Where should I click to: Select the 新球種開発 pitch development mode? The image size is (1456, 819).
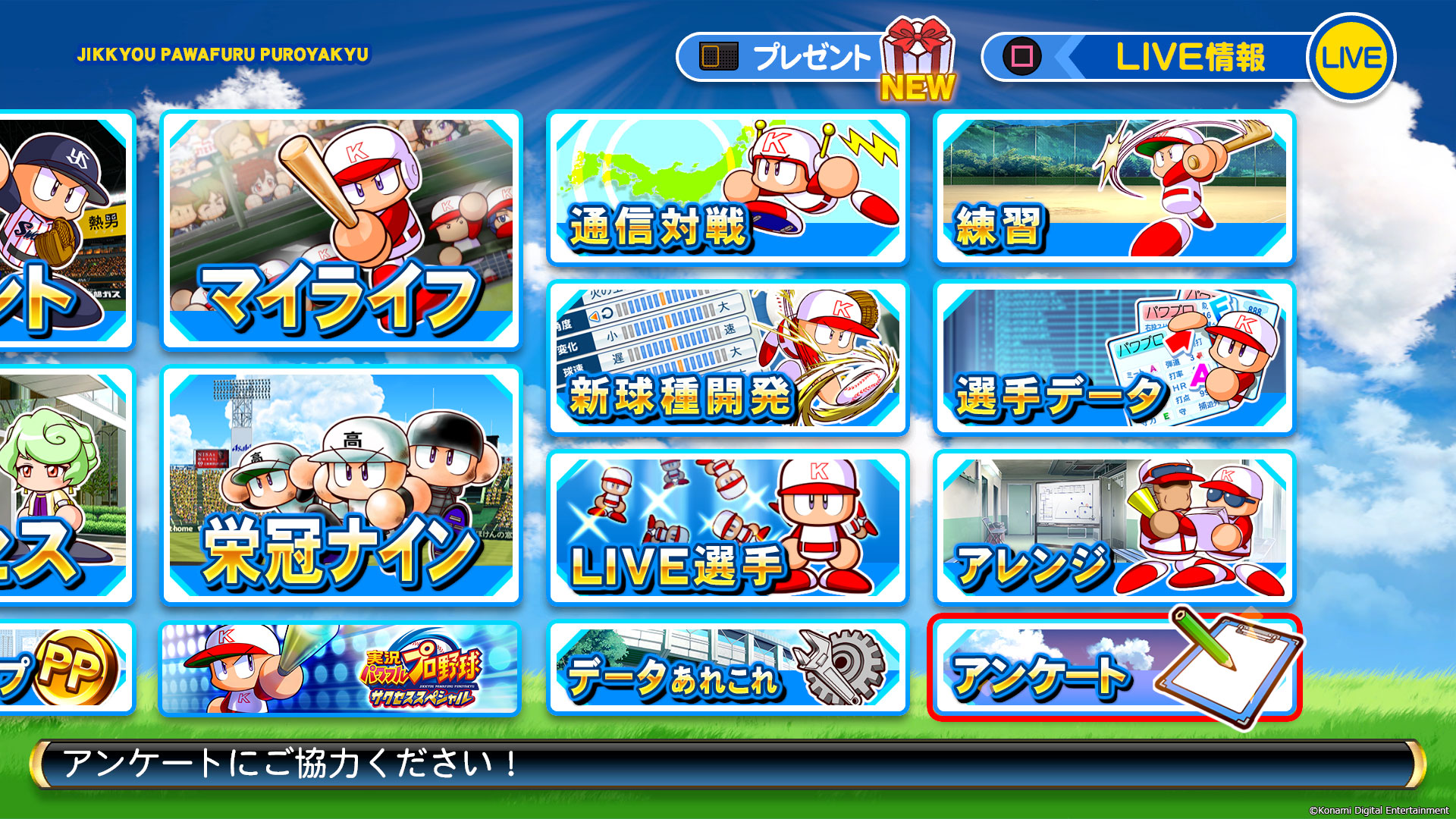[726, 356]
